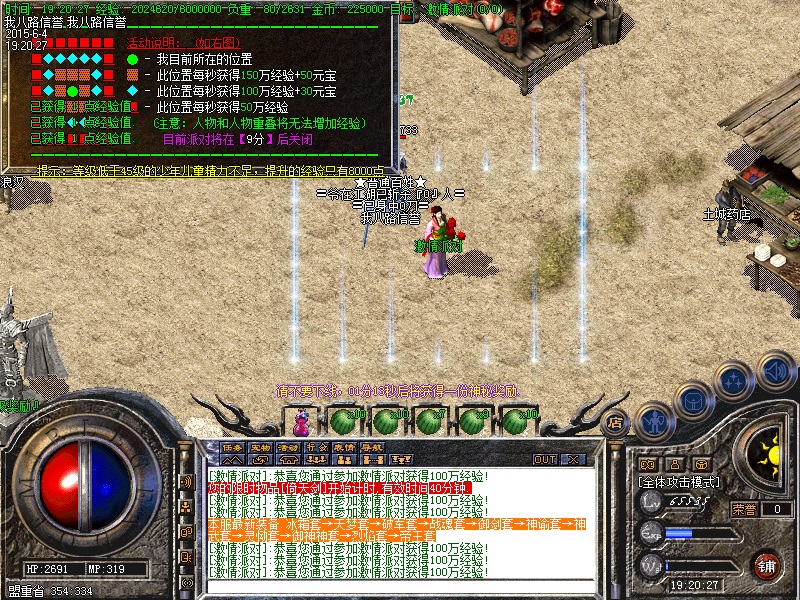Screen dimensions: 800x600
Task: Open the bag inventory round button
Action: point(693,401)
